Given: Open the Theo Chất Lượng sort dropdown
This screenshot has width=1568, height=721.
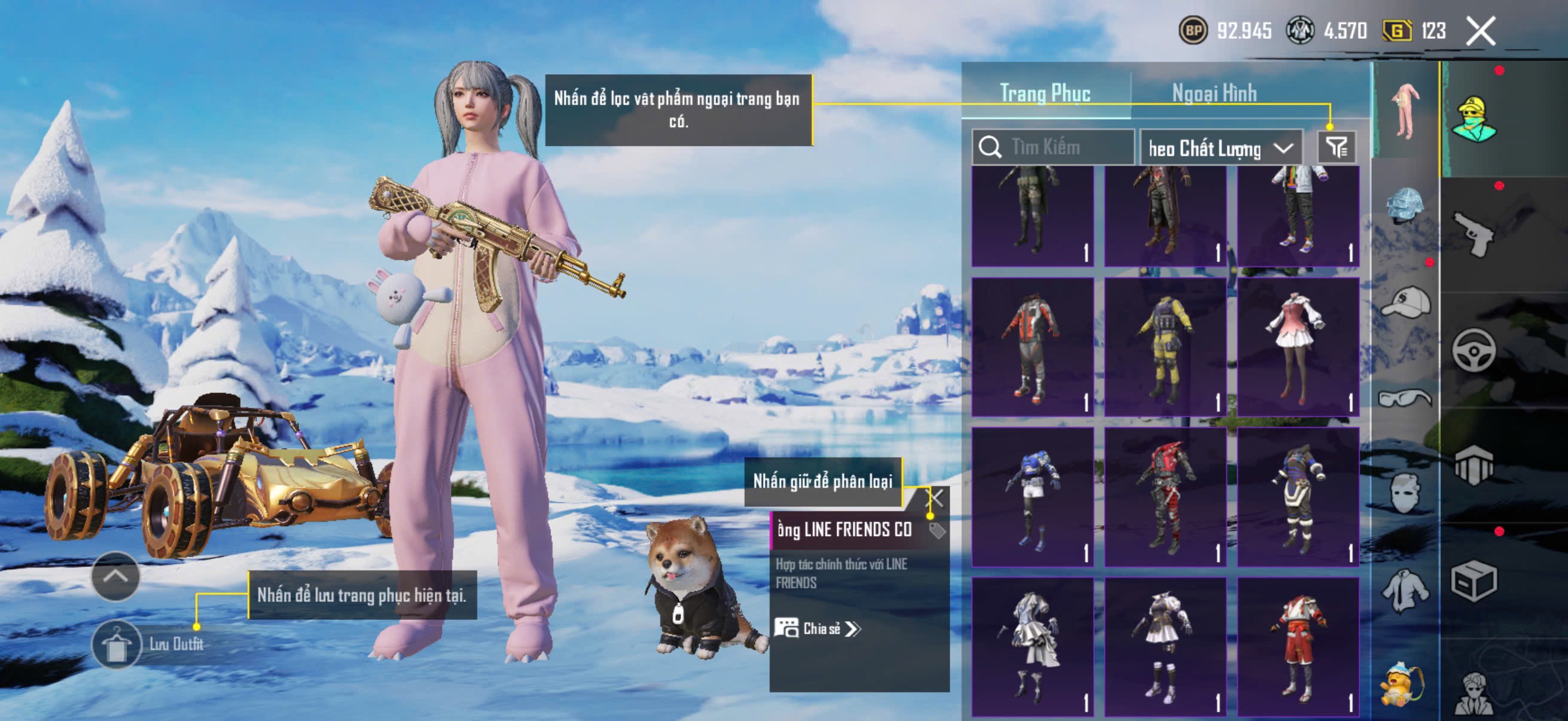Looking at the screenshot, I should (1220, 148).
